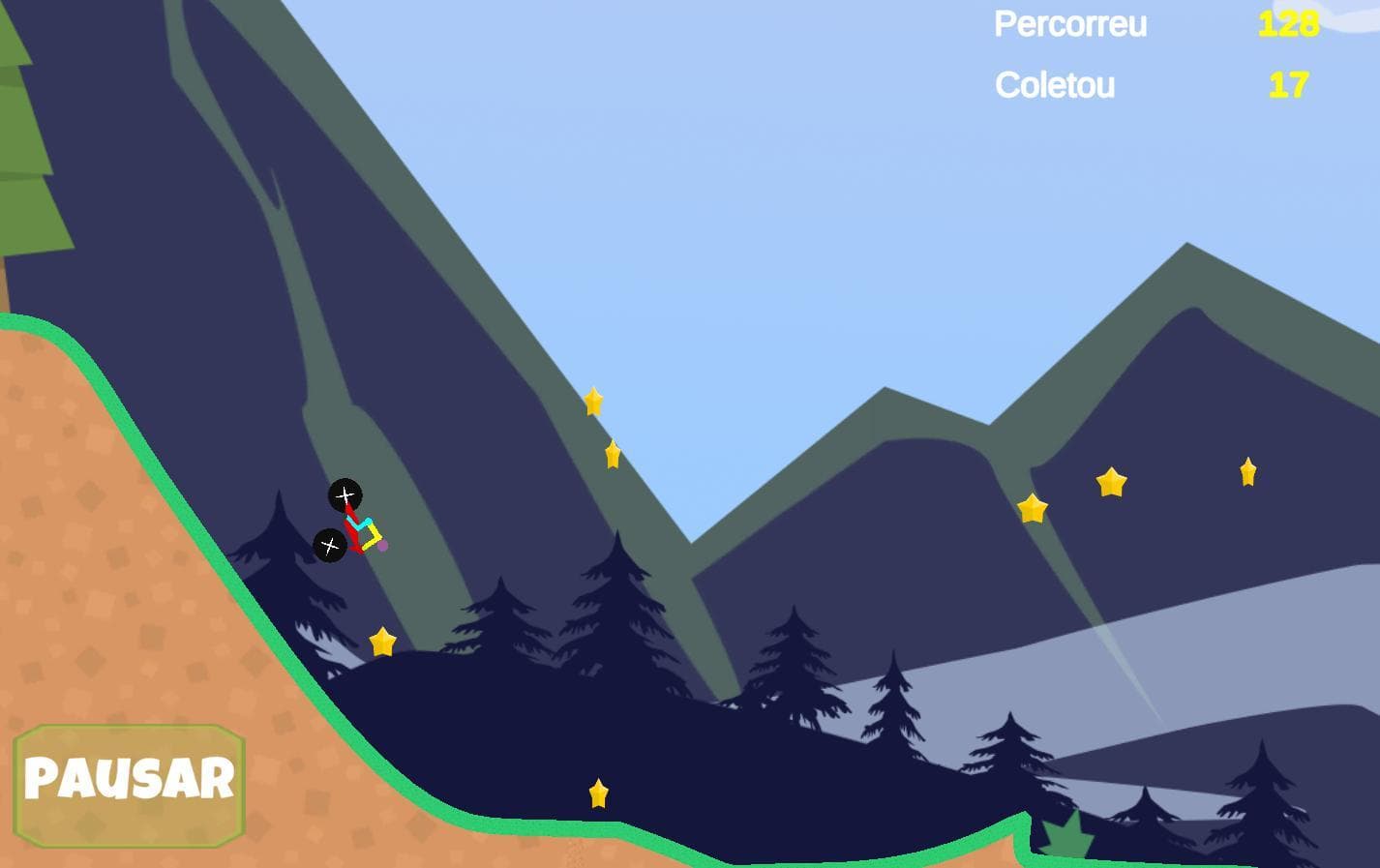This screenshot has width=1380, height=868.
Task: Click the purple dot behind the rider
Action: tap(381, 547)
